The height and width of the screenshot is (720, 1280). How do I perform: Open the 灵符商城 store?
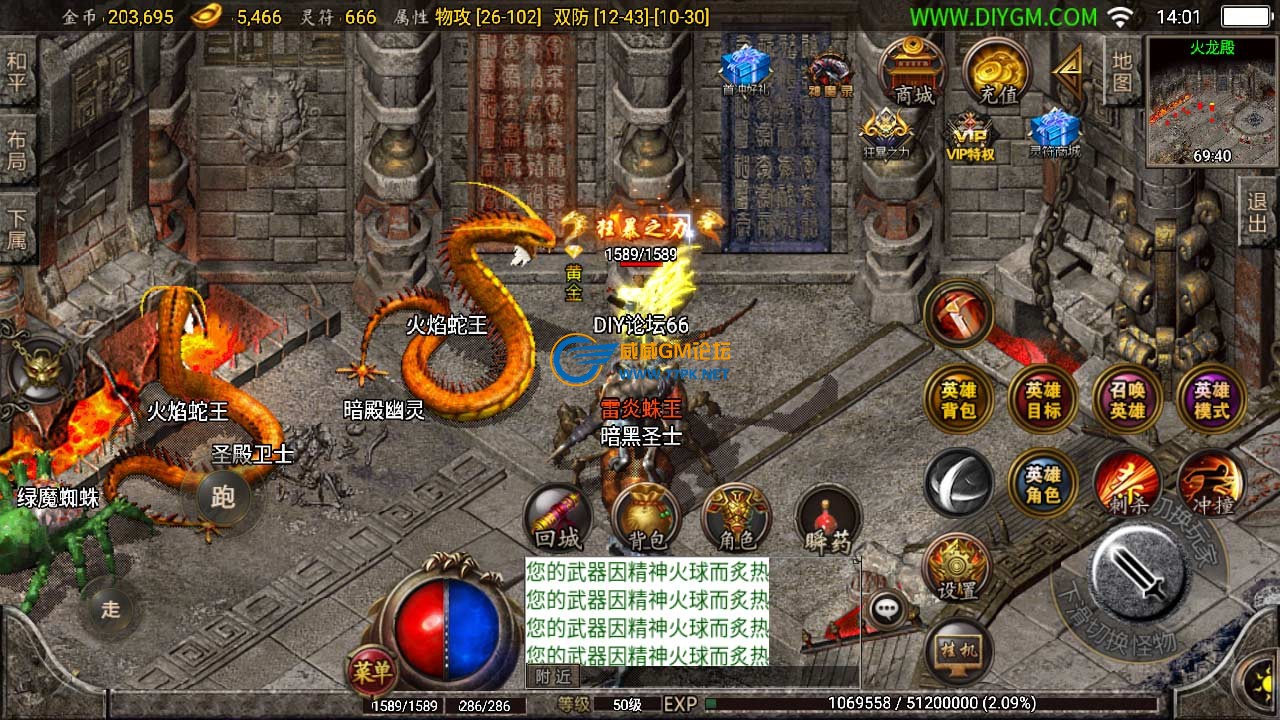pyautogui.click(x=1054, y=133)
